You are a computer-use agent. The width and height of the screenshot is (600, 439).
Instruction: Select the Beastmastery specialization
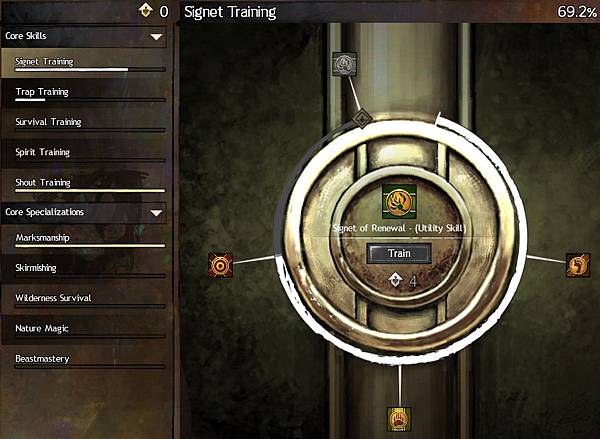43,358
